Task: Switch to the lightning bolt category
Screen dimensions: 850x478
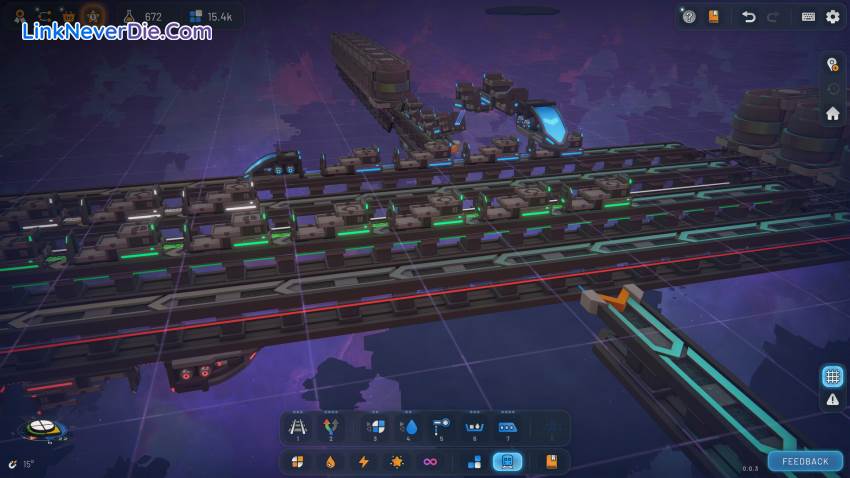Action: (x=363, y=462)
